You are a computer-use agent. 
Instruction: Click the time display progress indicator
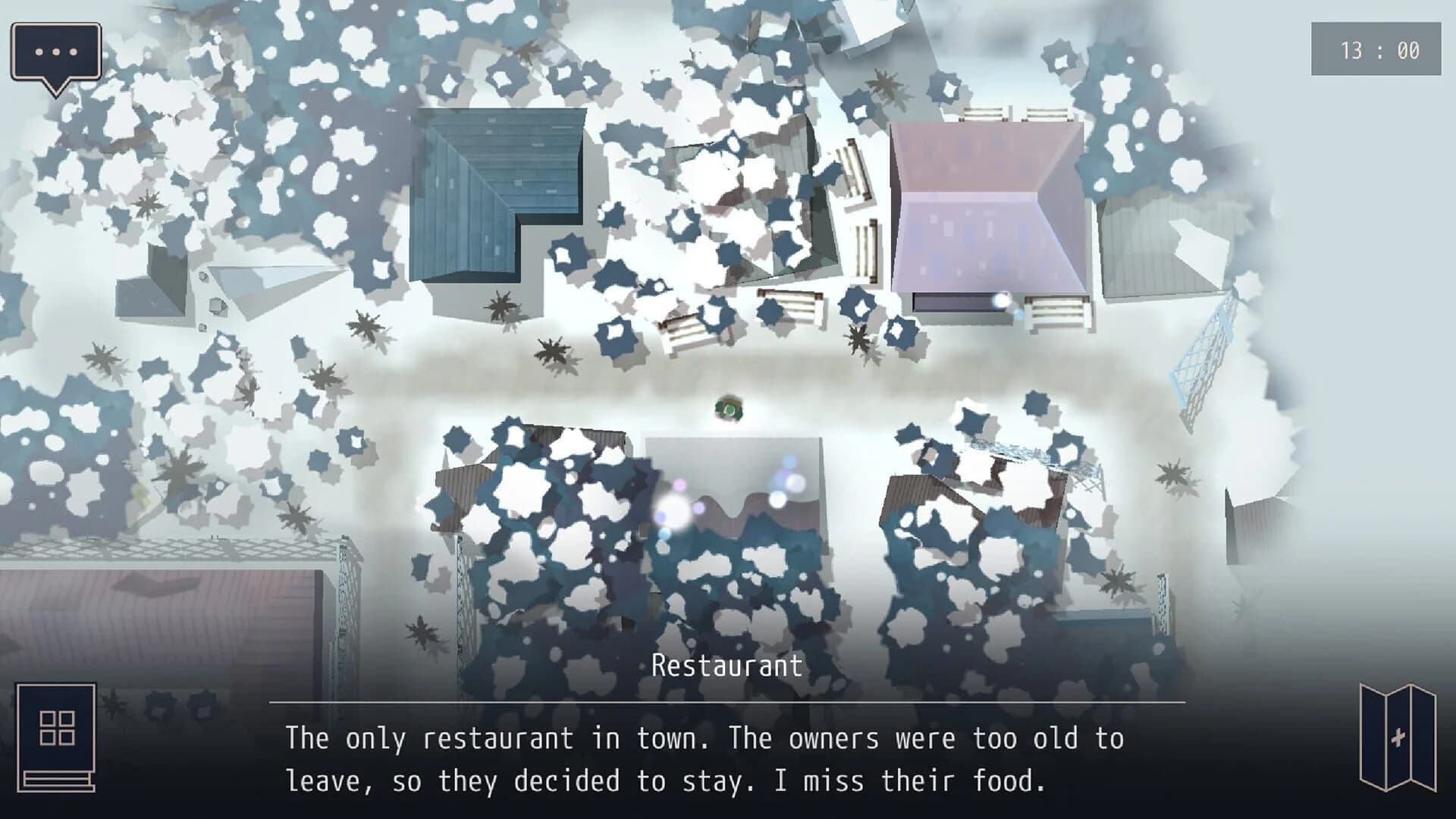tap(1378, 50)
